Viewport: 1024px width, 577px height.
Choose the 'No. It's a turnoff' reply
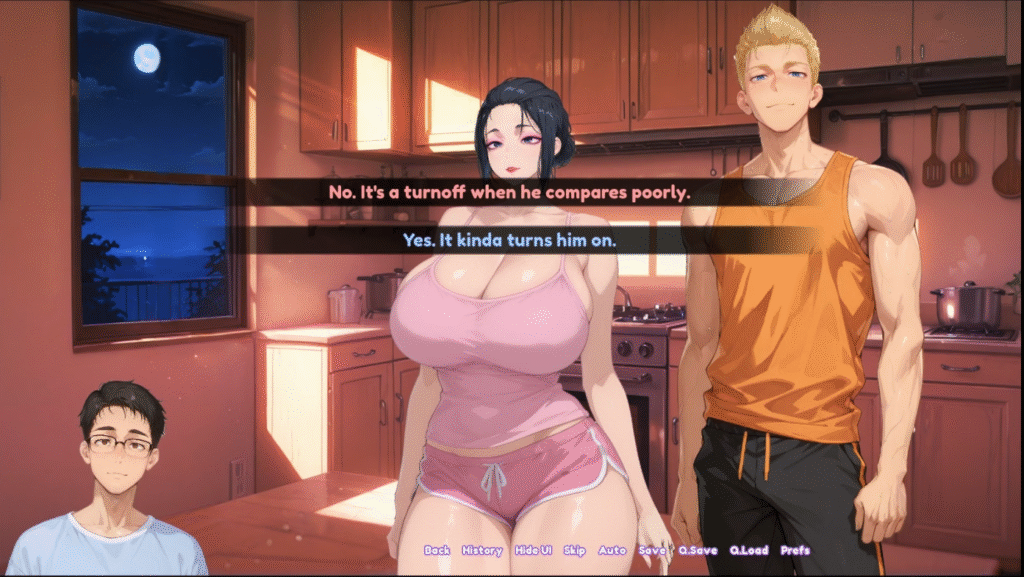(509, 193)
